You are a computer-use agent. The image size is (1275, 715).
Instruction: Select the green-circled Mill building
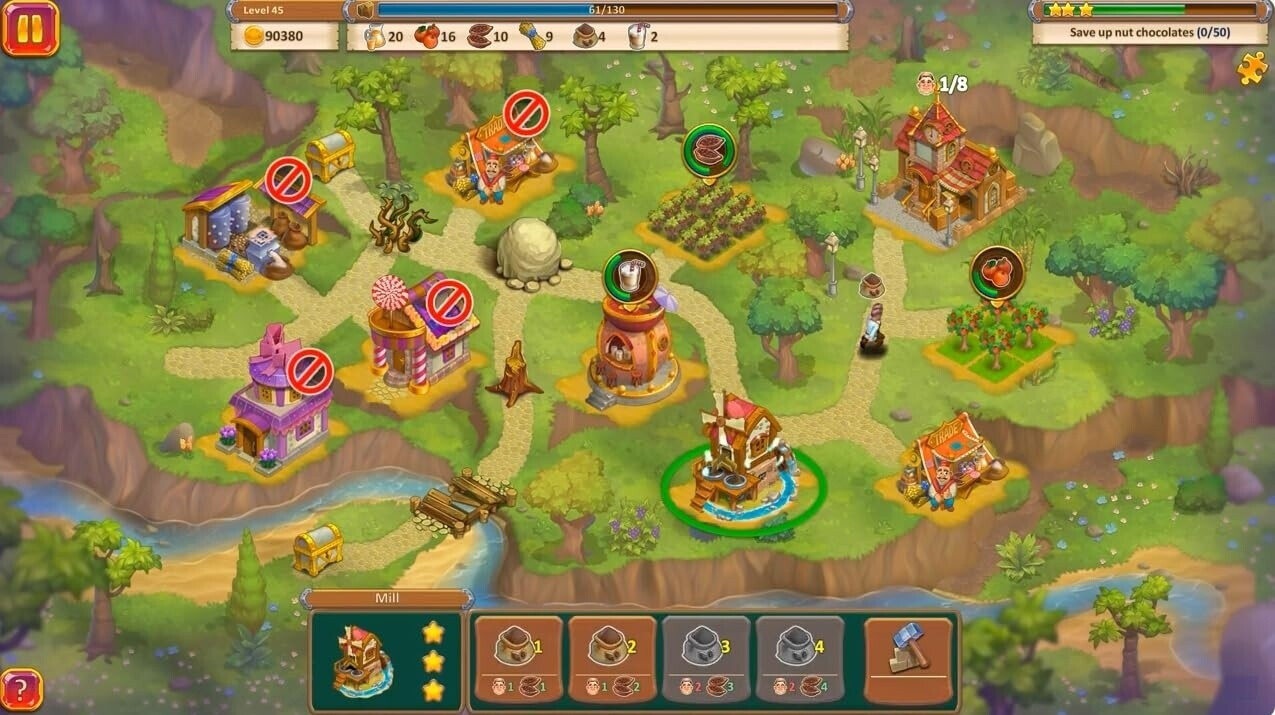point(742,460)
